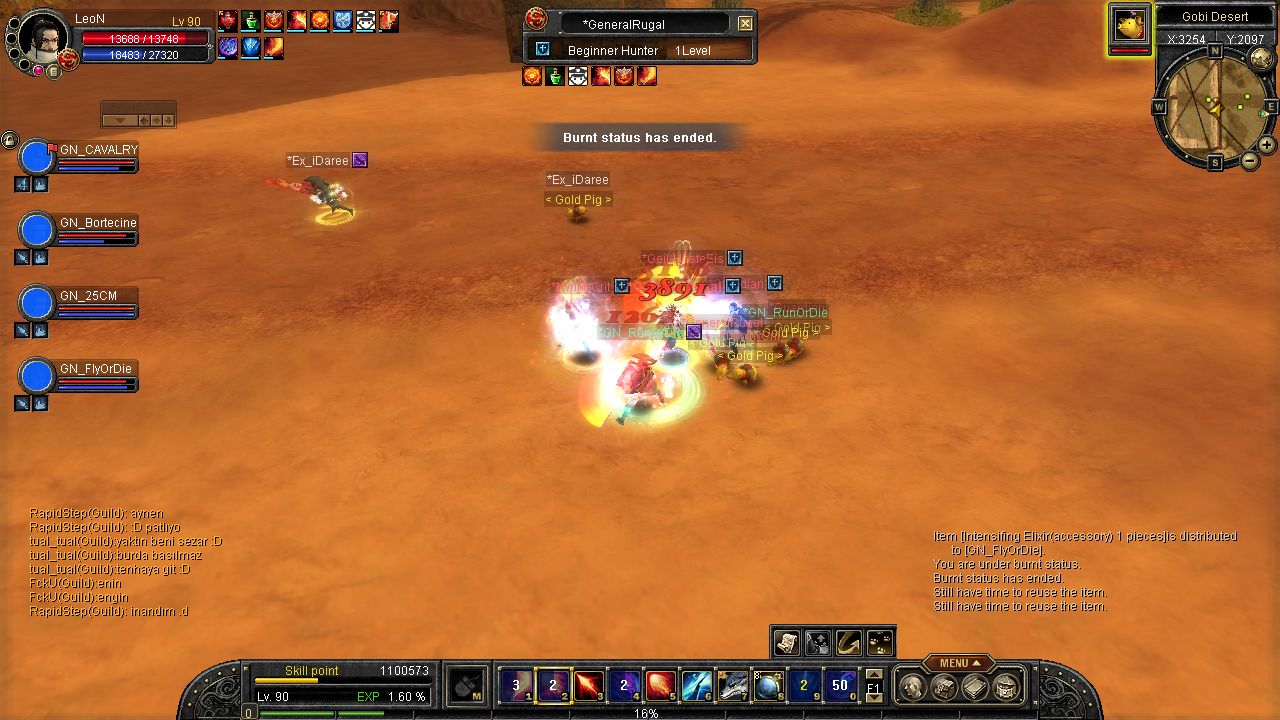The height and width of the screenshot is (720, 1280).
Task: Select the Gold Pig pet portrait
Action: point(1130,26)
